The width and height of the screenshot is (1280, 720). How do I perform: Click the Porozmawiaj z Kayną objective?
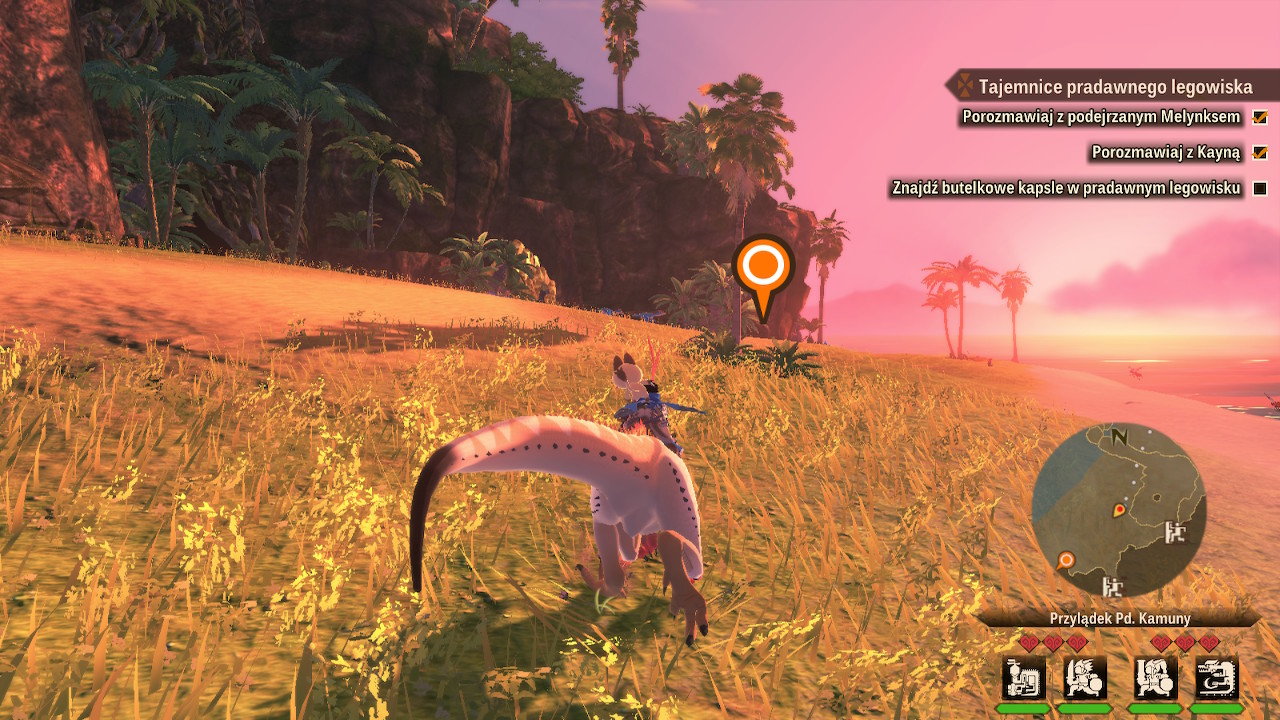pos(1165,152)
